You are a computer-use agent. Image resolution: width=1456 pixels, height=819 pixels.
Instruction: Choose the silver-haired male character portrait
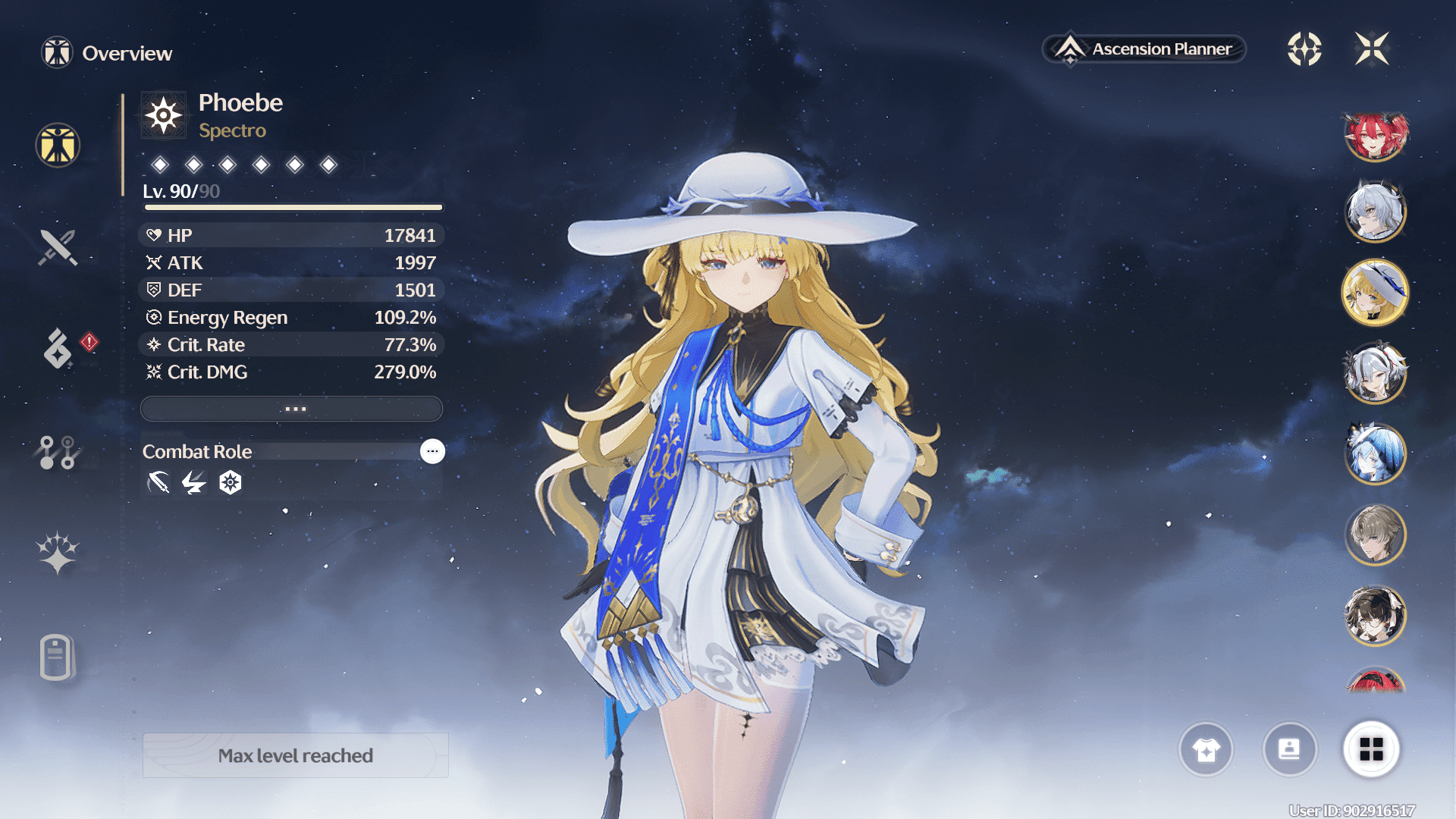pos(1375,212)
